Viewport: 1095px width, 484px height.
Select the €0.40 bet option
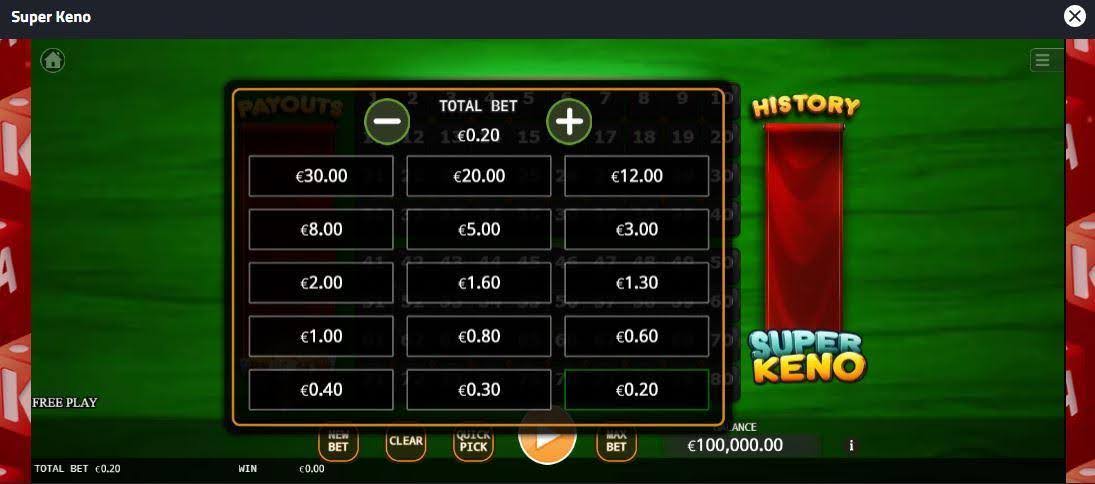pyautogui.click(x=321, y=390)
